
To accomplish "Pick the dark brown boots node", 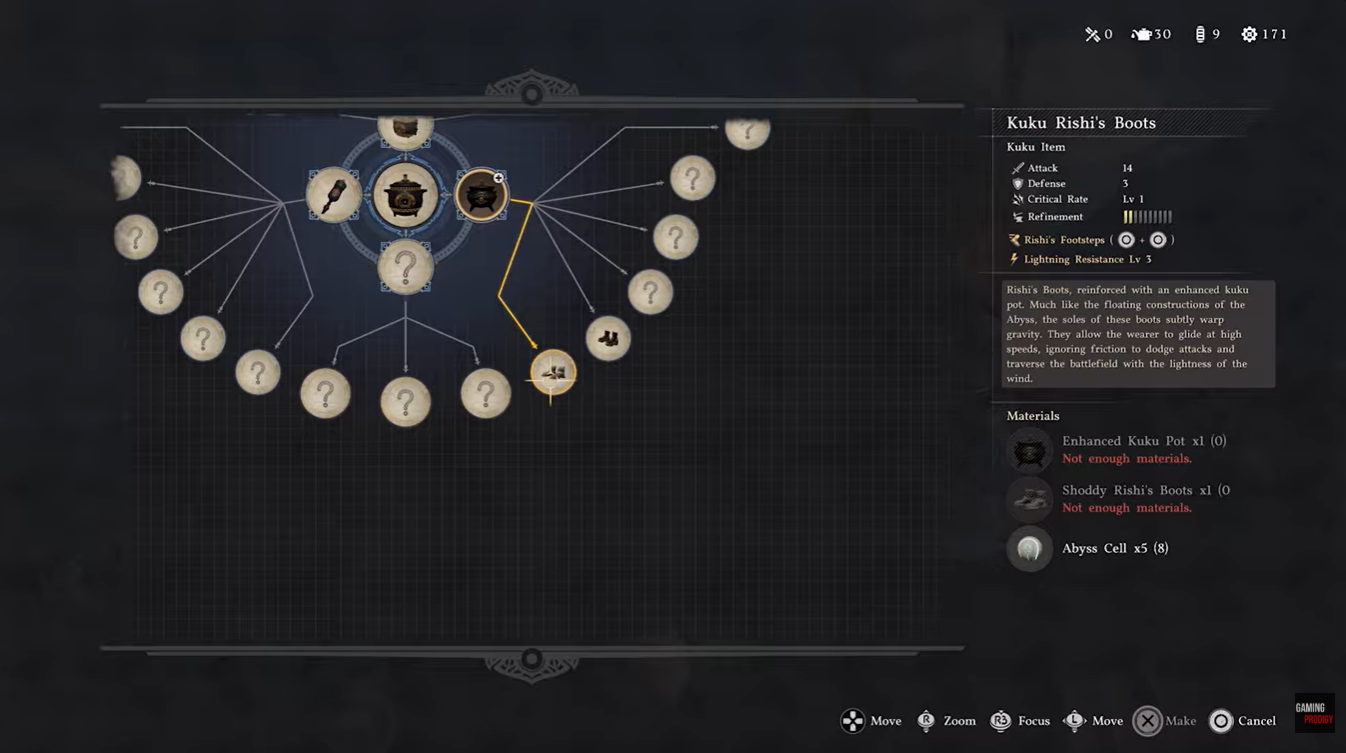I will tap(608, 339).
